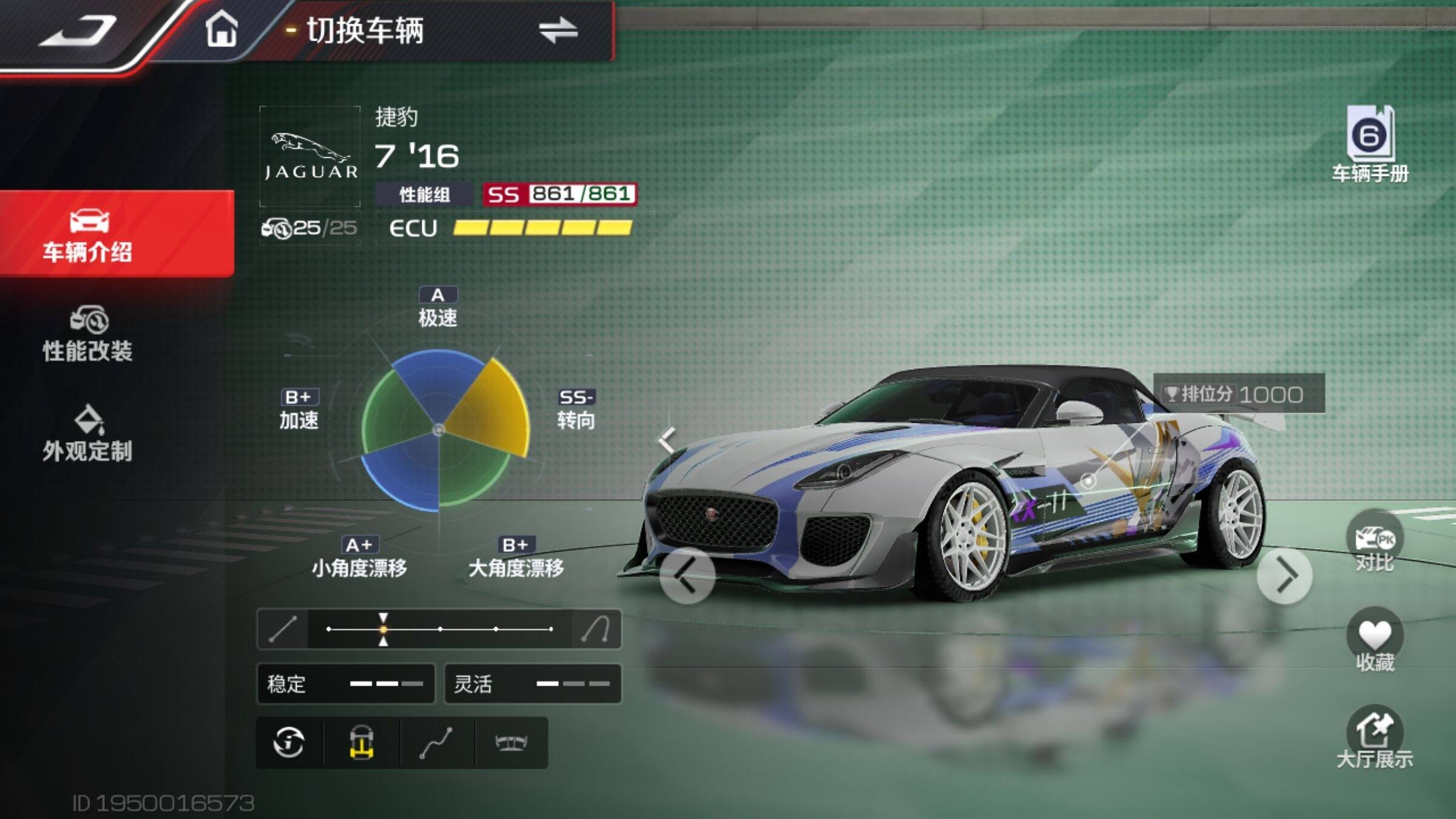Click the 灵活 agility setting
This screenshot has height=819, width=1456.
(x=533, y=684)
